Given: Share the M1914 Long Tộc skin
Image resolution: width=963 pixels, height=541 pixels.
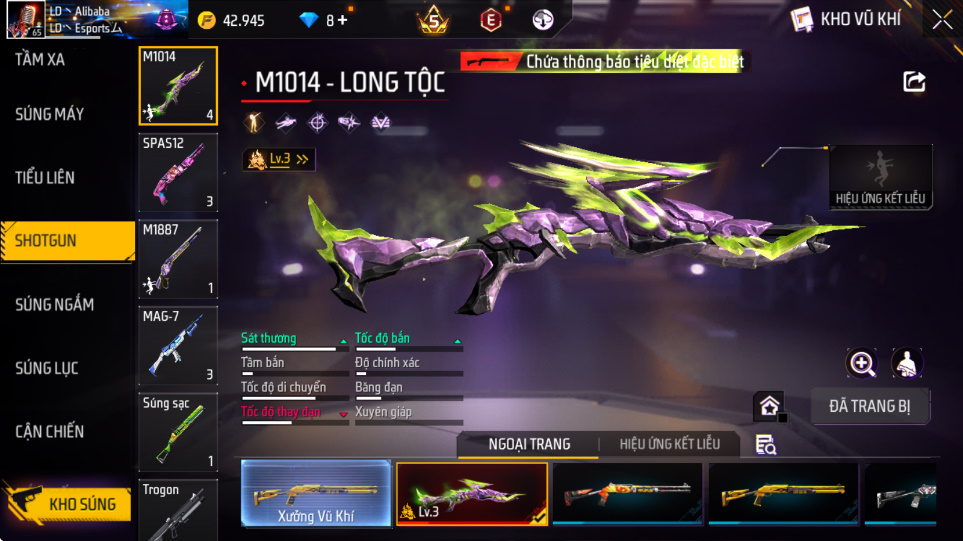Looking at the screenshot, I should (x=914, y=82).
